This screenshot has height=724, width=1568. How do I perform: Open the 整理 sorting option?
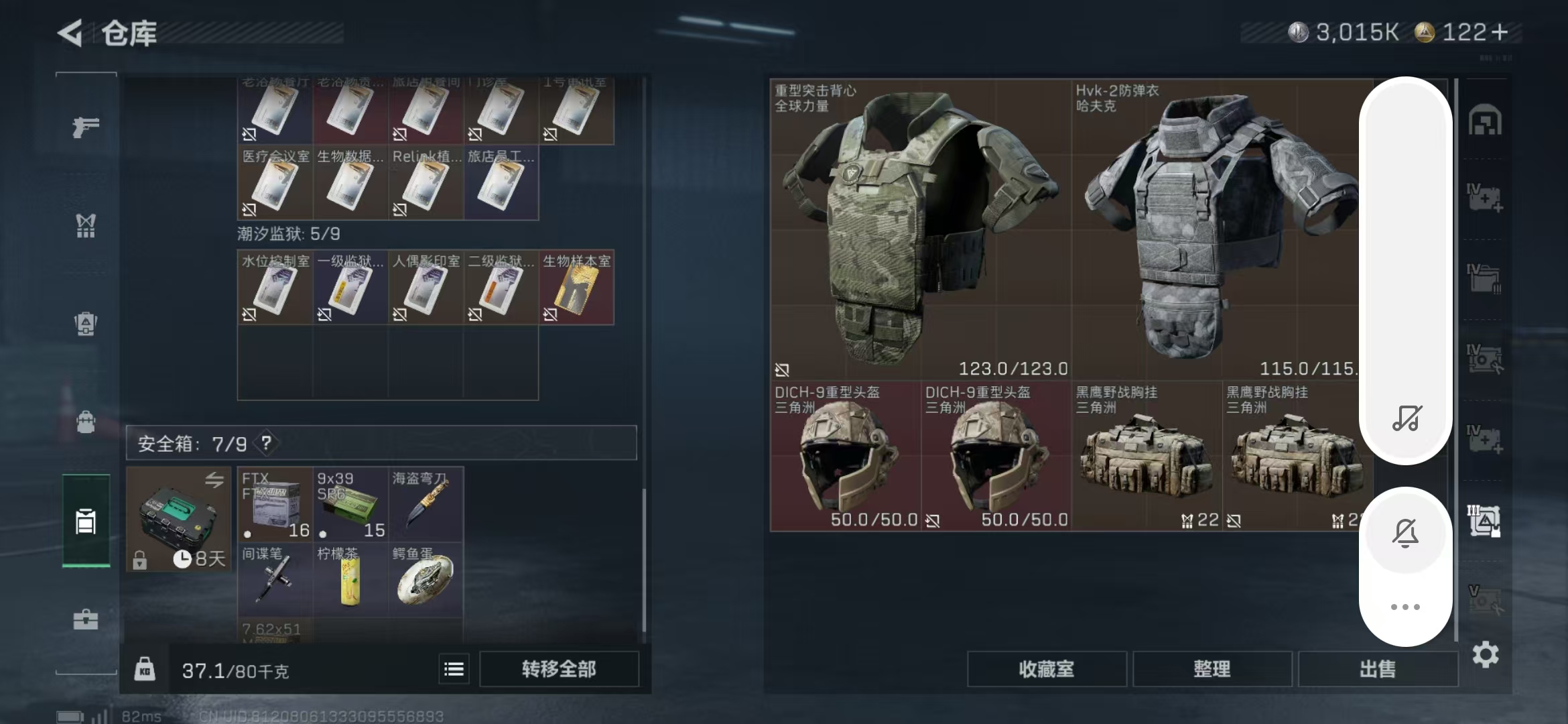click(x=1213, y=669)
